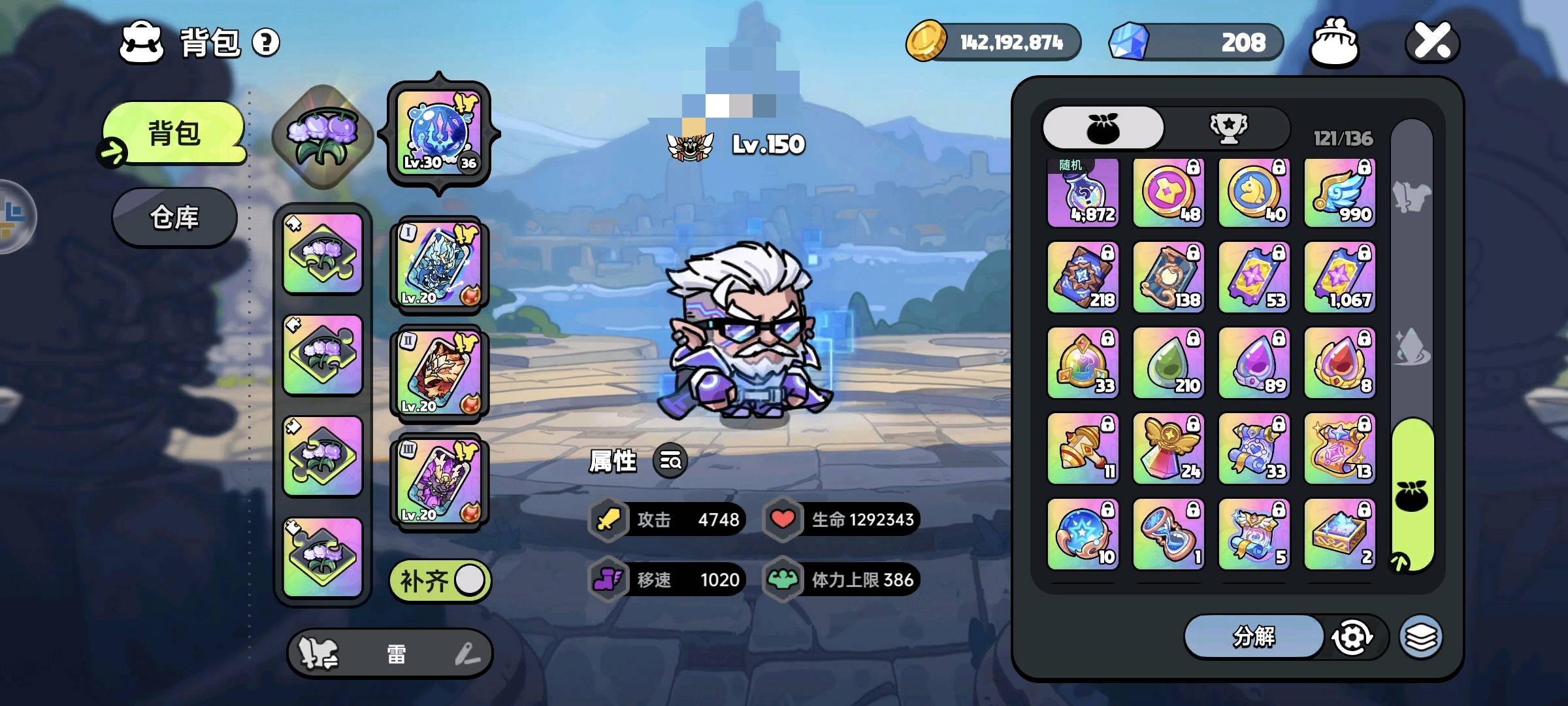Image resolution: width=1568 pixels, height=706 pixels.
Task: Choose the Lv.20 orange beast card slot II
Action: pos(438,374)
